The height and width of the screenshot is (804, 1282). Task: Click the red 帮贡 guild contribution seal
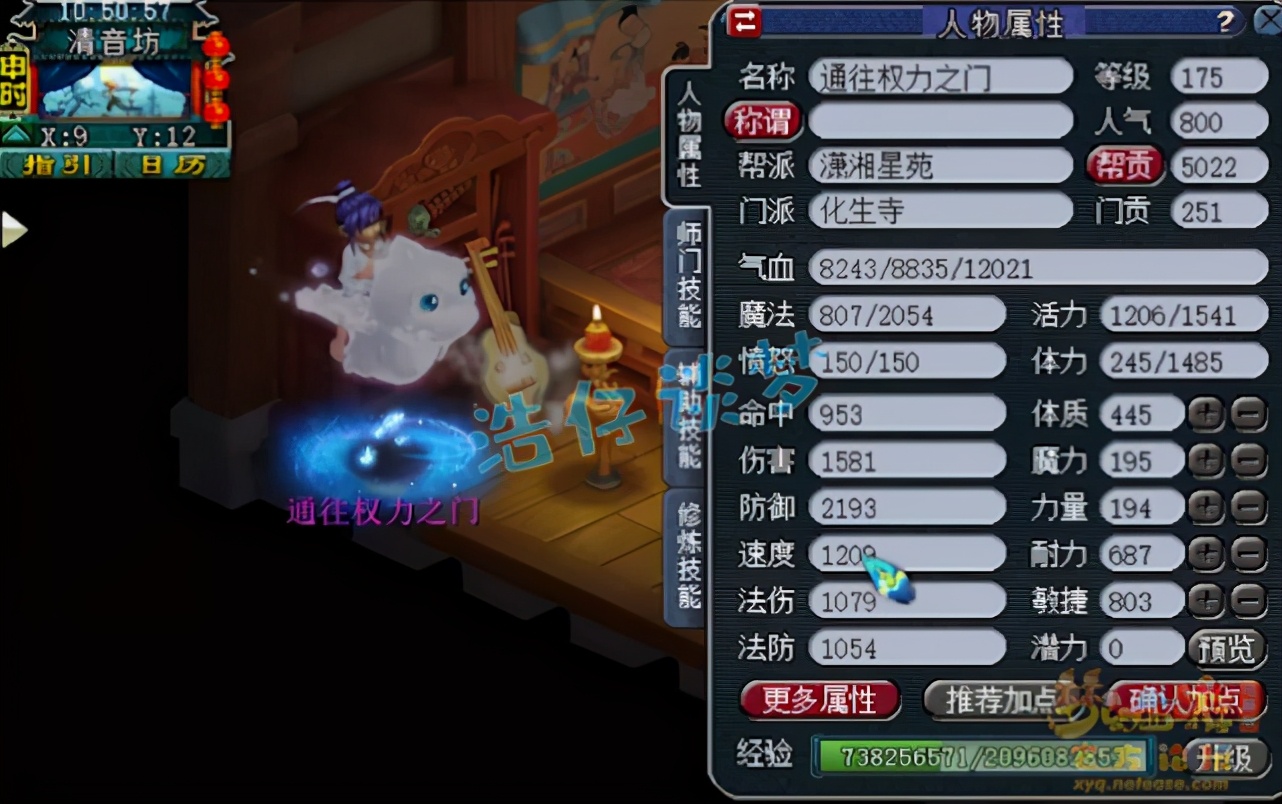(x=1125, y=165)
